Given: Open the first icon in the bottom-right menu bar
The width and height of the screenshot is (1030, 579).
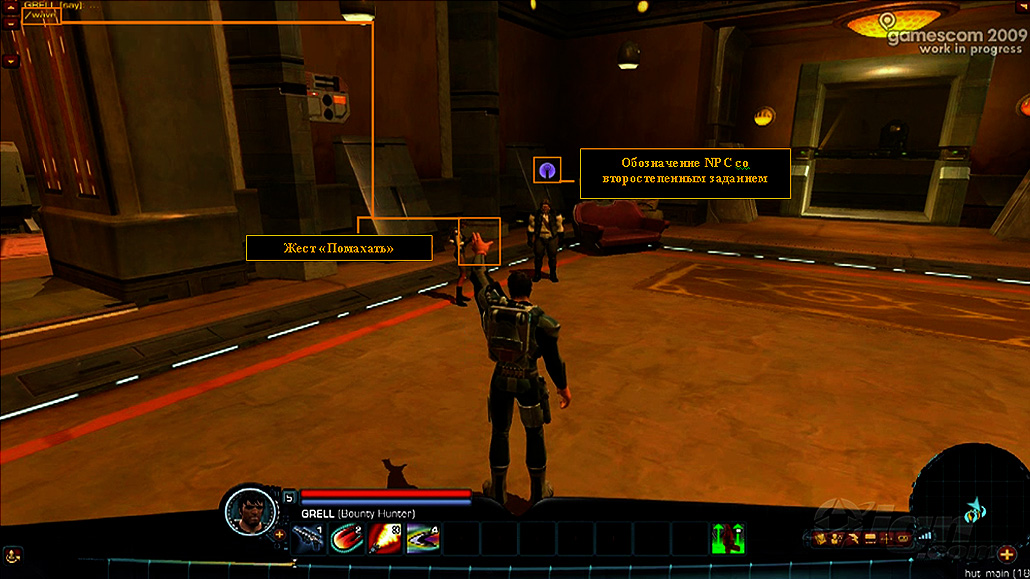Looking at the screenshot, I should coord(820,538).
